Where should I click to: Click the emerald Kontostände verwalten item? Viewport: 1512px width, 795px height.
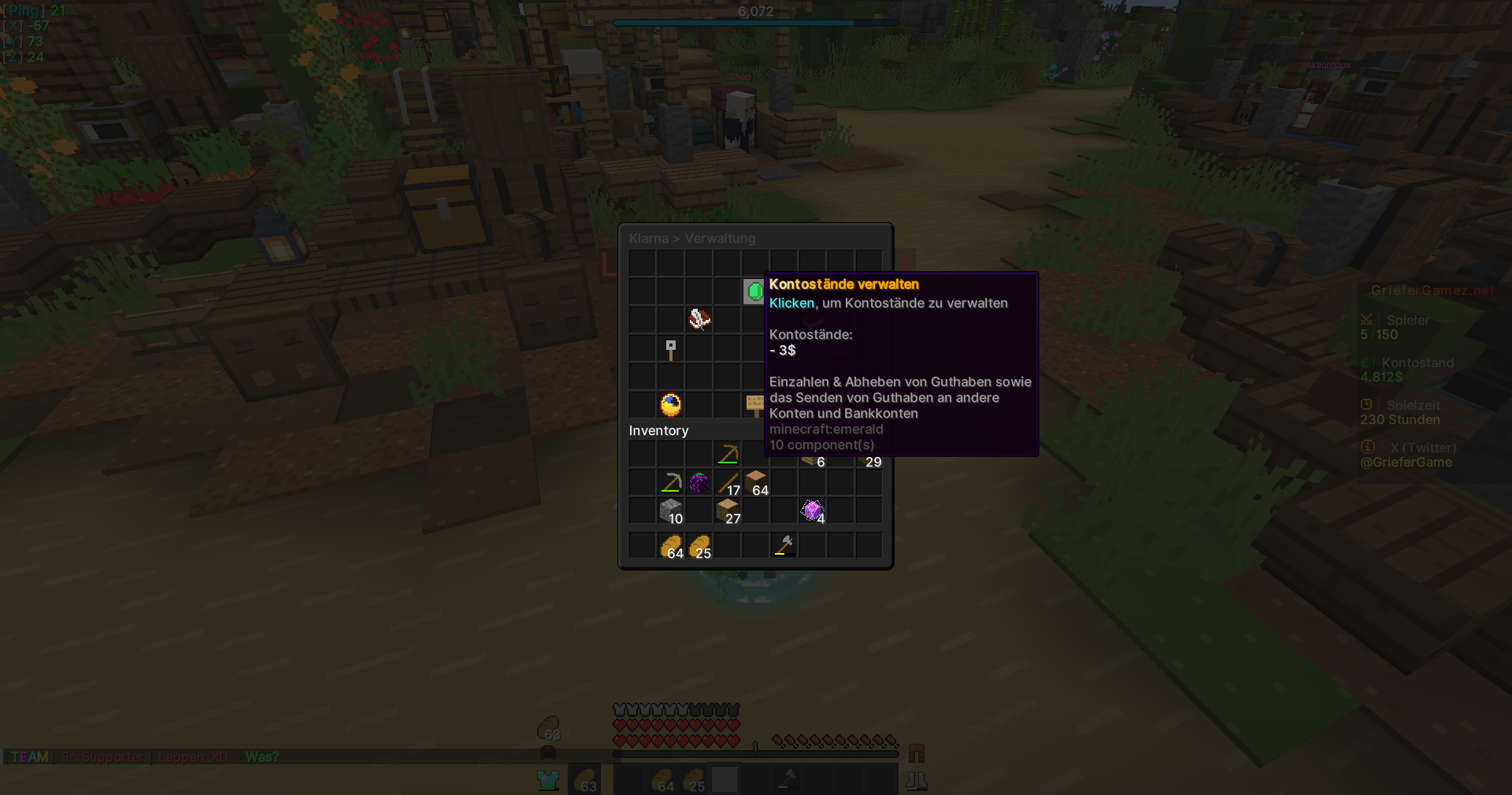point(754,292)
